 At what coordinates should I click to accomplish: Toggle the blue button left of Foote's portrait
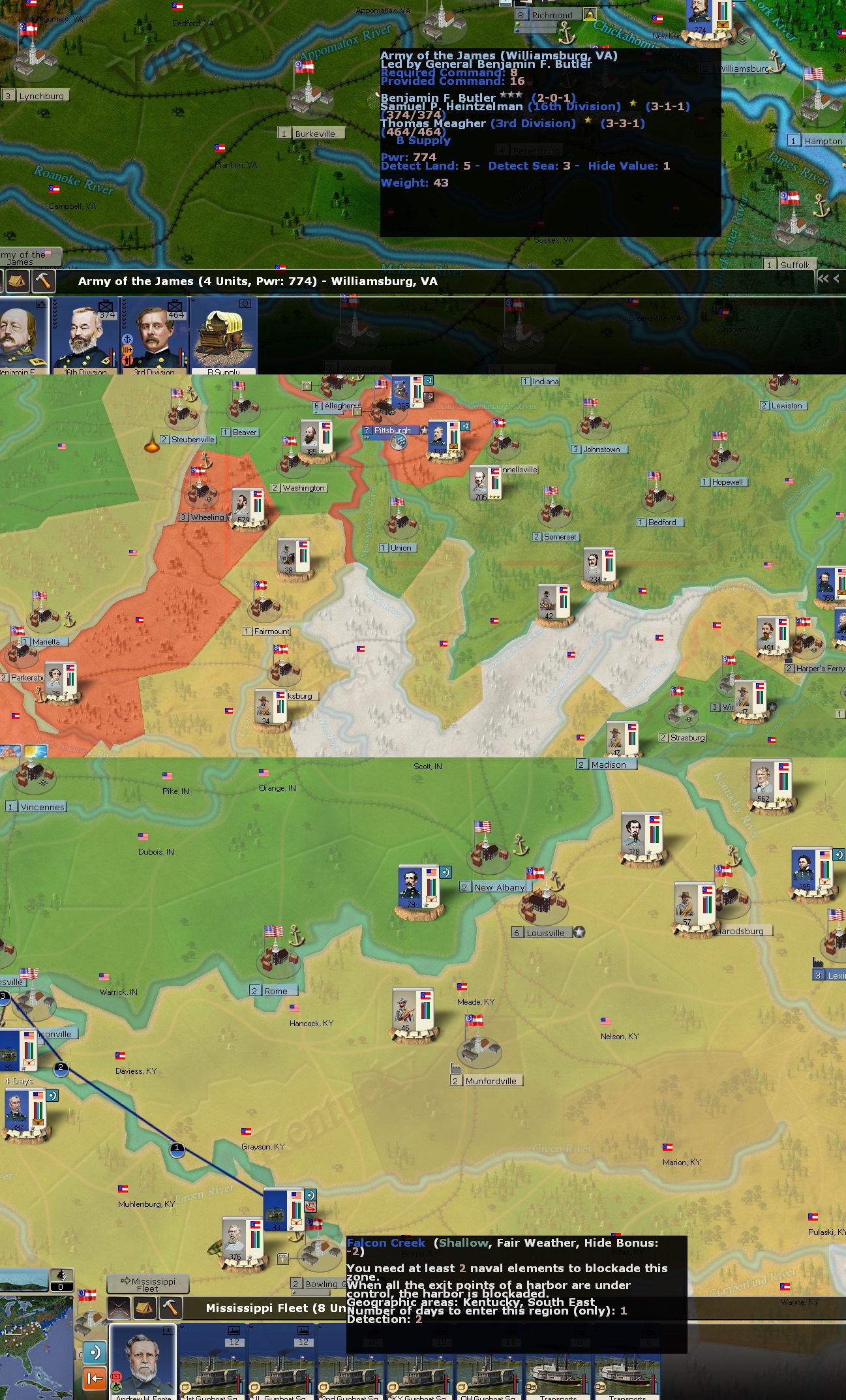point(95,1352)
